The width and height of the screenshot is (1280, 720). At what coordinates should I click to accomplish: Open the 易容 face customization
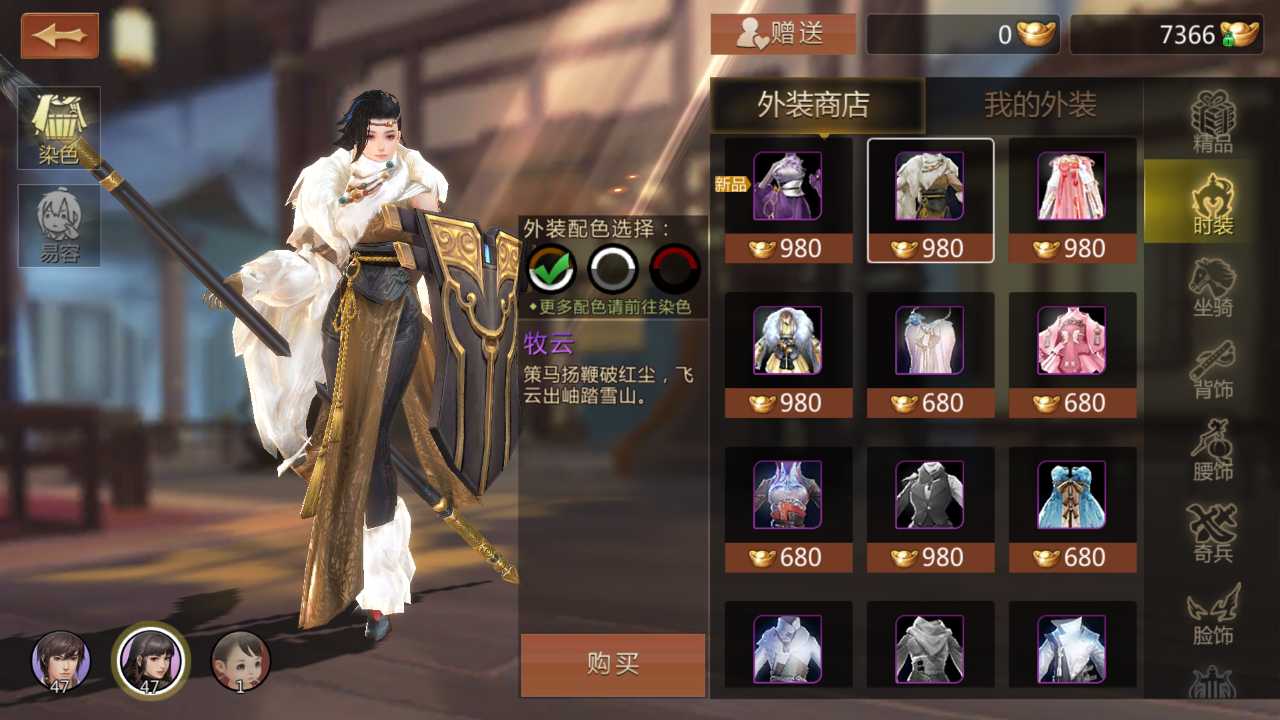tap(59, 225)
